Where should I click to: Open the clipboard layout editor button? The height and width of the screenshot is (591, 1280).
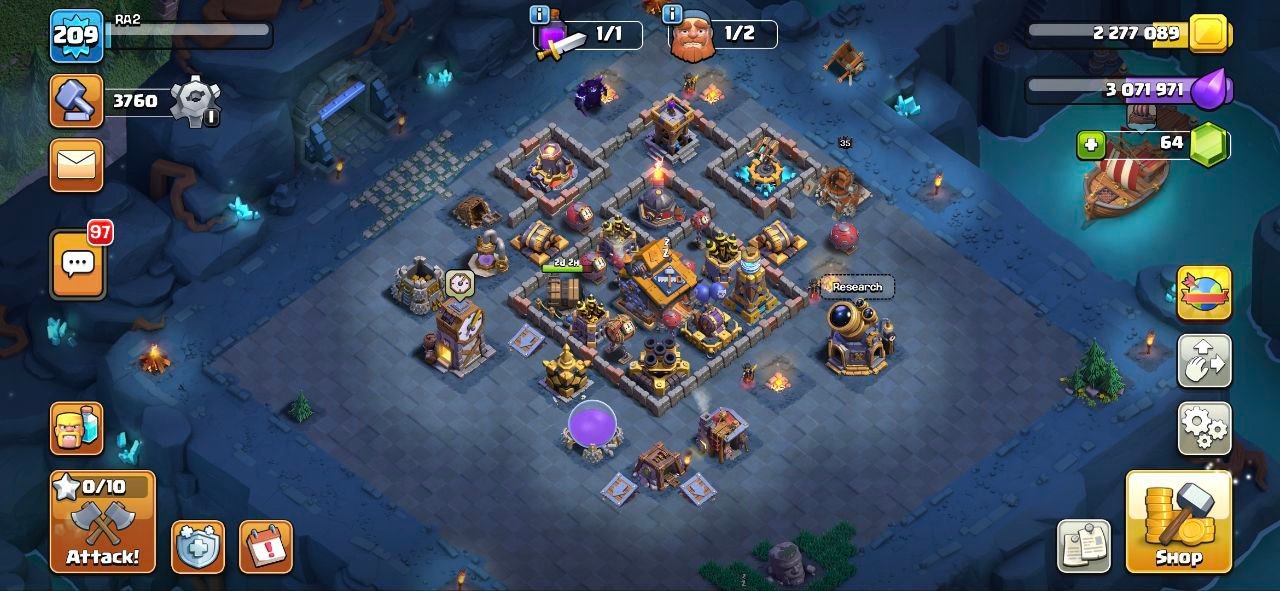[x=1083, y=546]
